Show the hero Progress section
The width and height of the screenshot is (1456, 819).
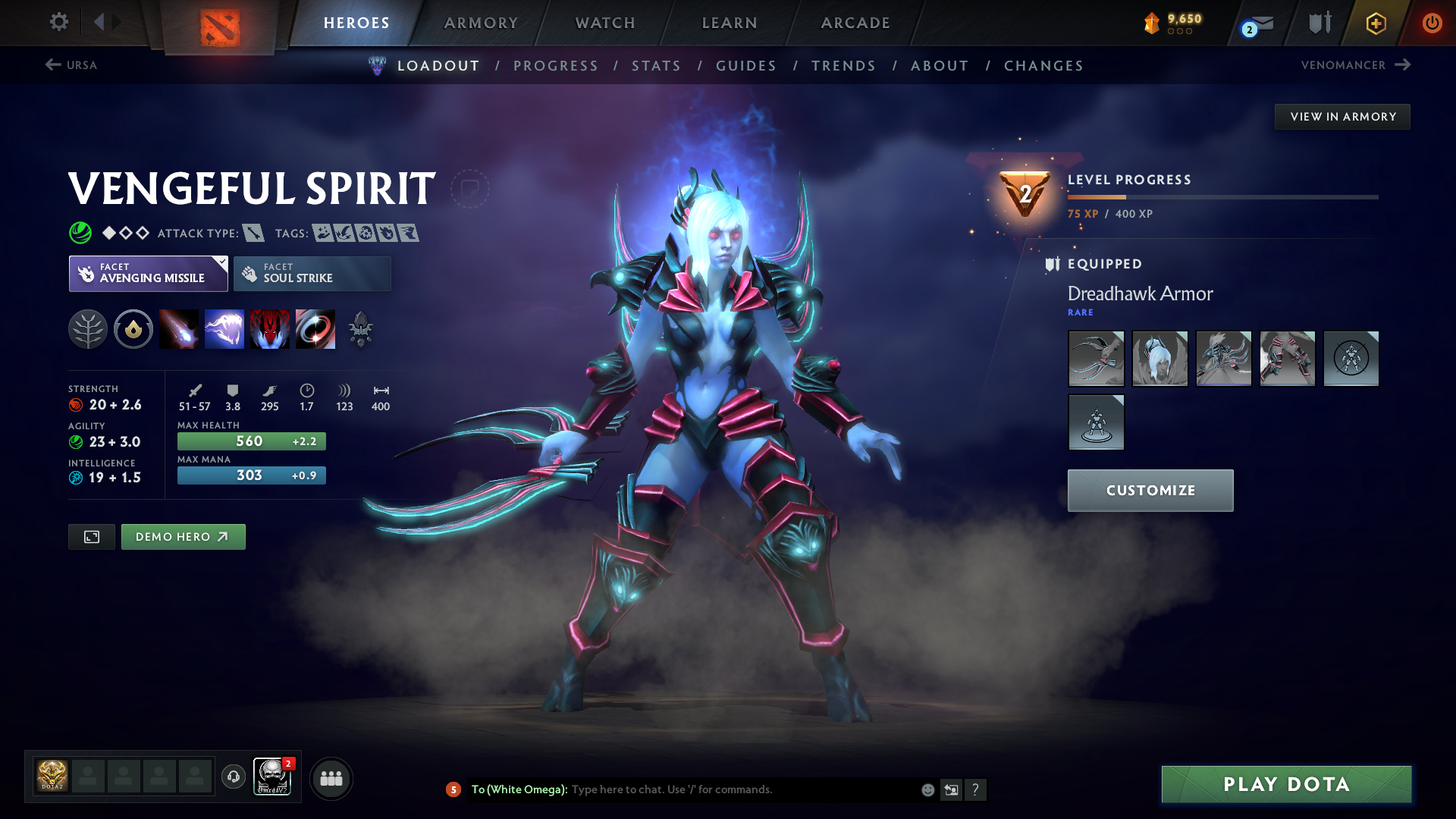click(x=556, y=66)
